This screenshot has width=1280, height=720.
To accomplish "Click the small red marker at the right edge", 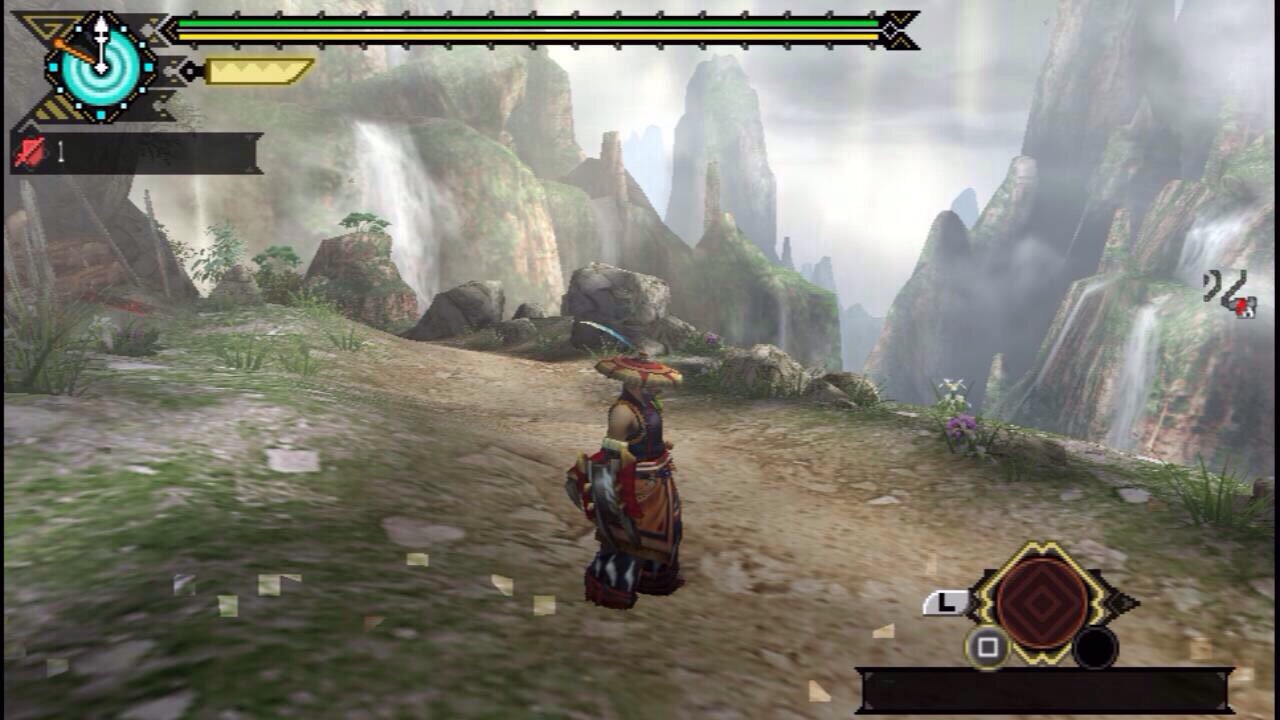I will coord(1244,308).
